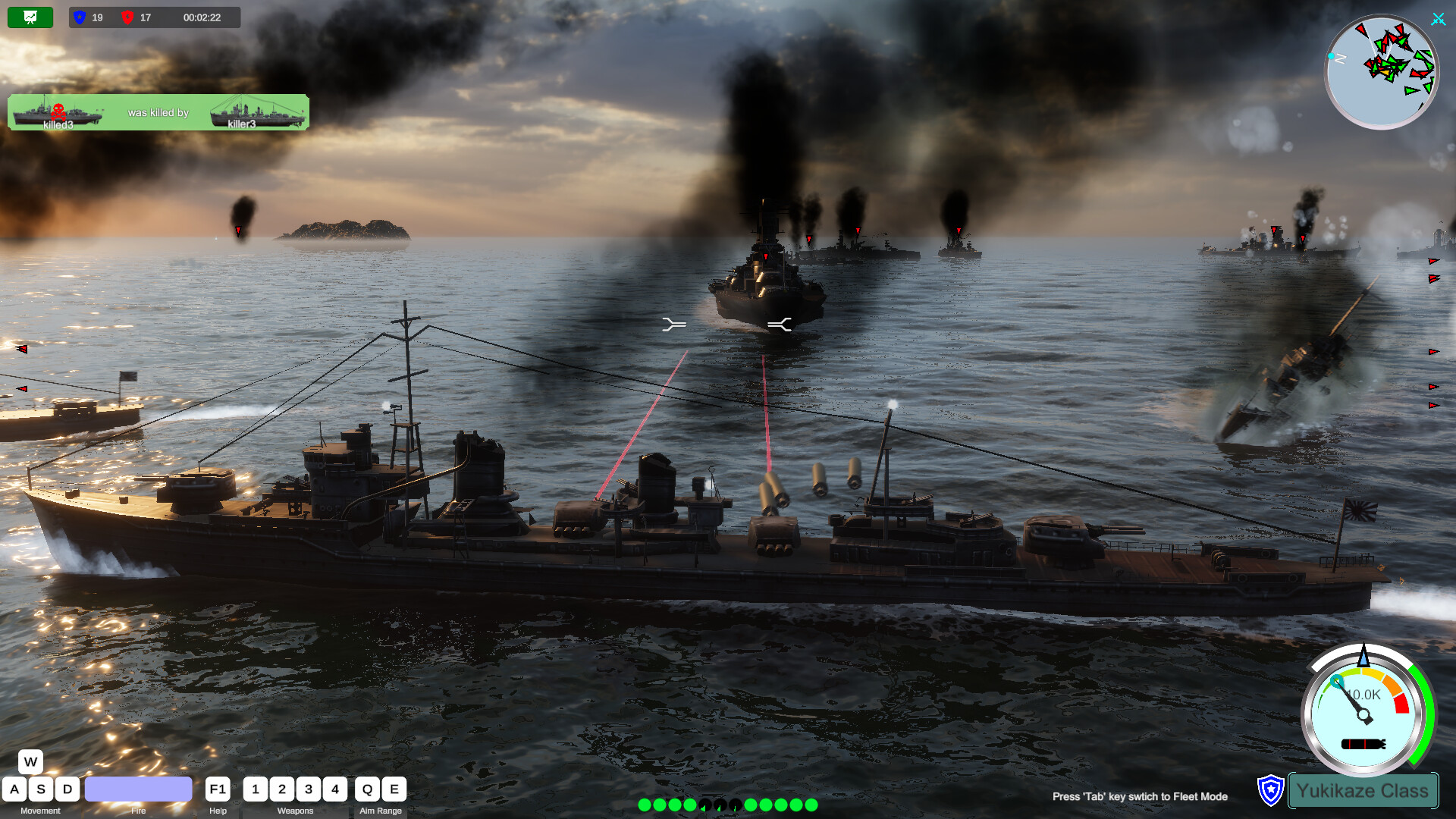Toggle the Q aim range control

(367, 789)
